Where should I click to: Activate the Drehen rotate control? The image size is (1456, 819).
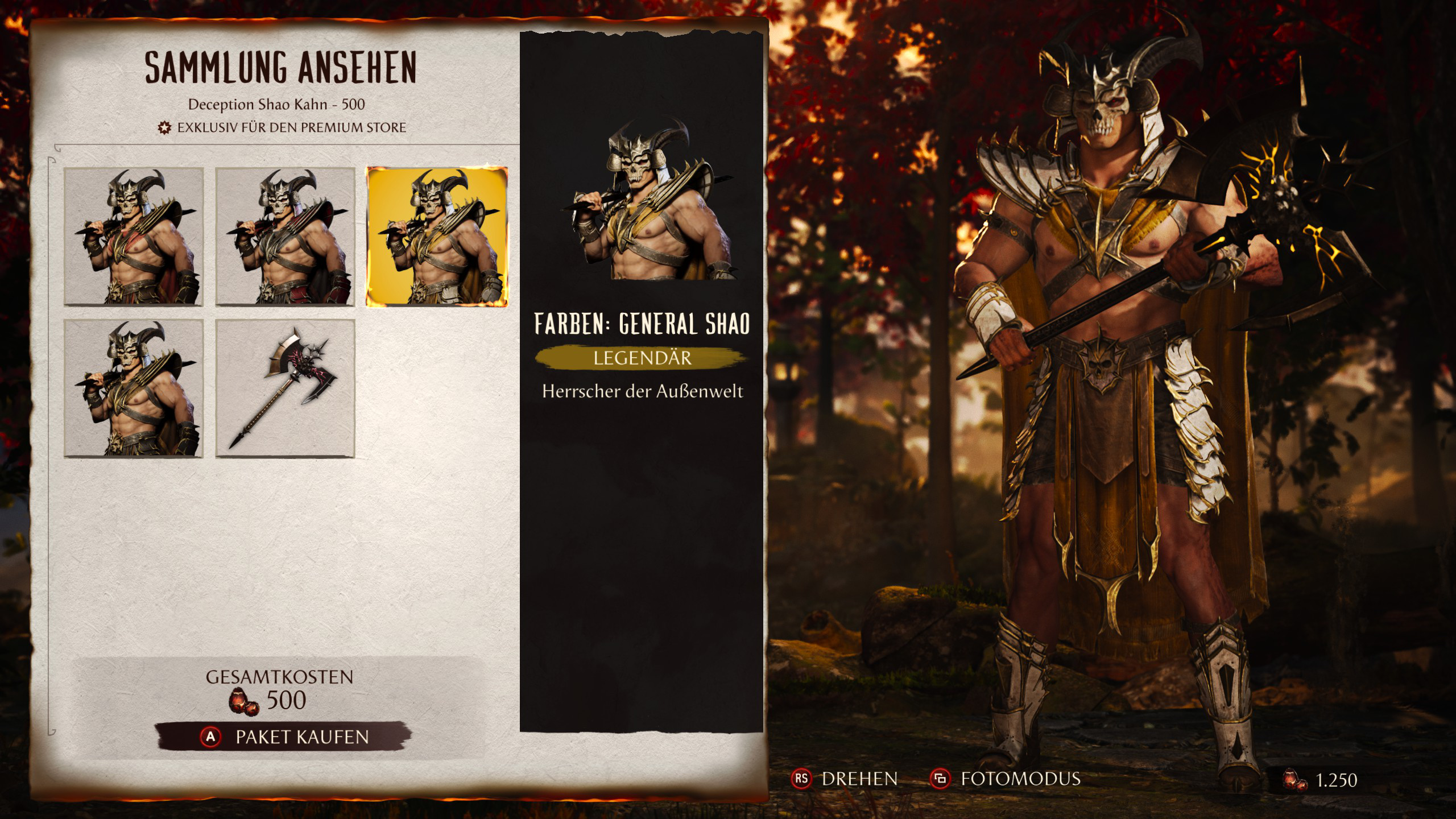coord(845,779)
